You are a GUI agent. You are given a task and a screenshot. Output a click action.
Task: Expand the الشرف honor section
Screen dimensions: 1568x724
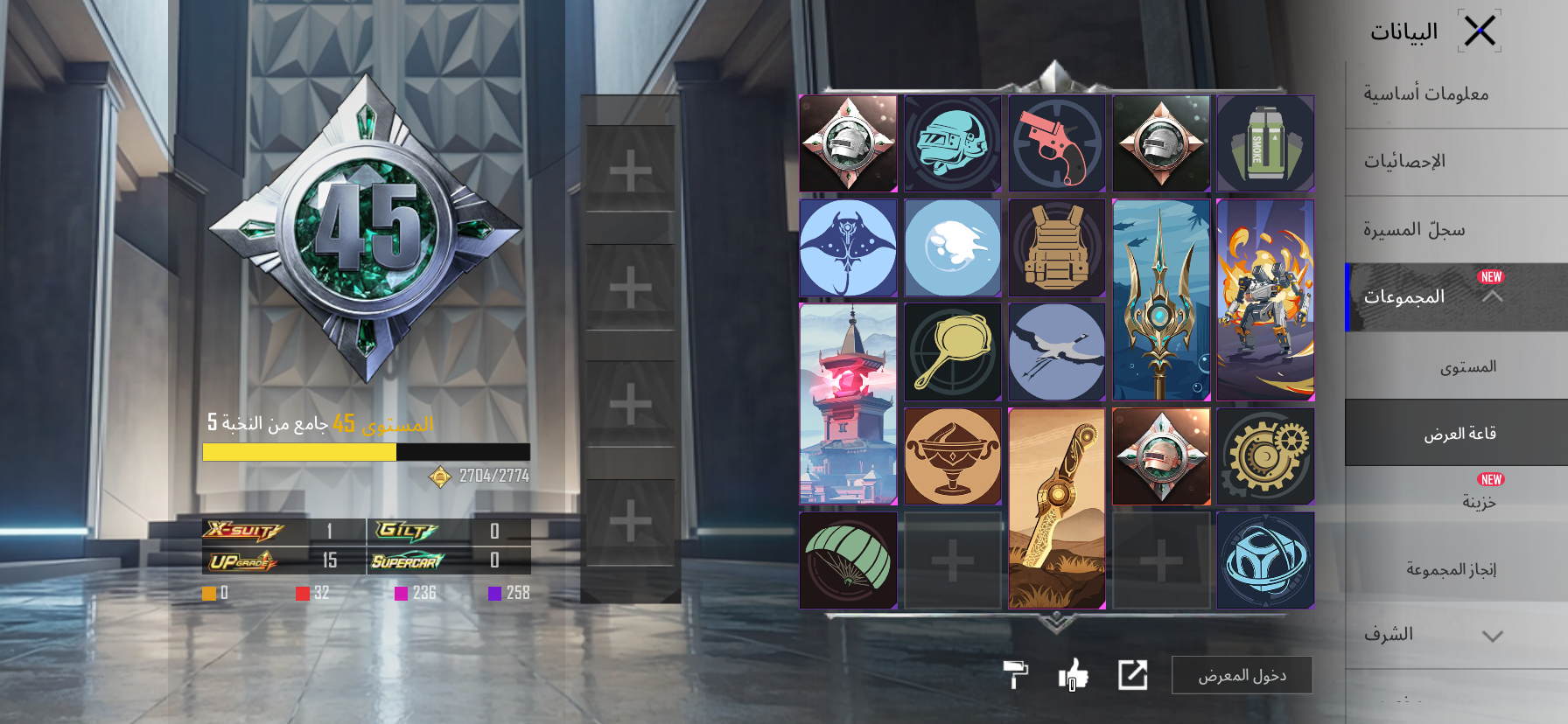[x=1492, y=636]
